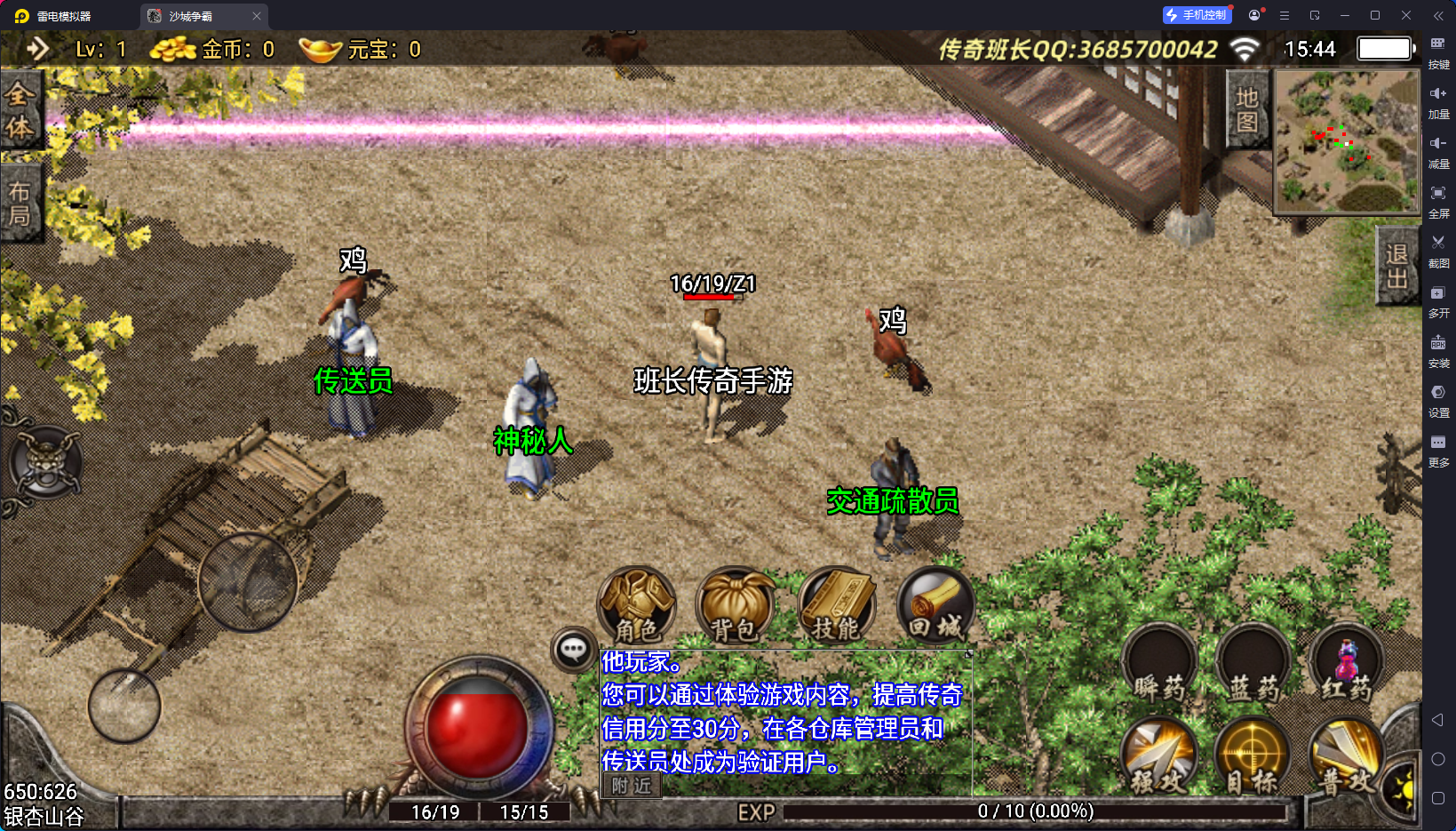Screen dimensions: 1456x831
Task: Click the 退出 exit button
Action: (1396, 267)
